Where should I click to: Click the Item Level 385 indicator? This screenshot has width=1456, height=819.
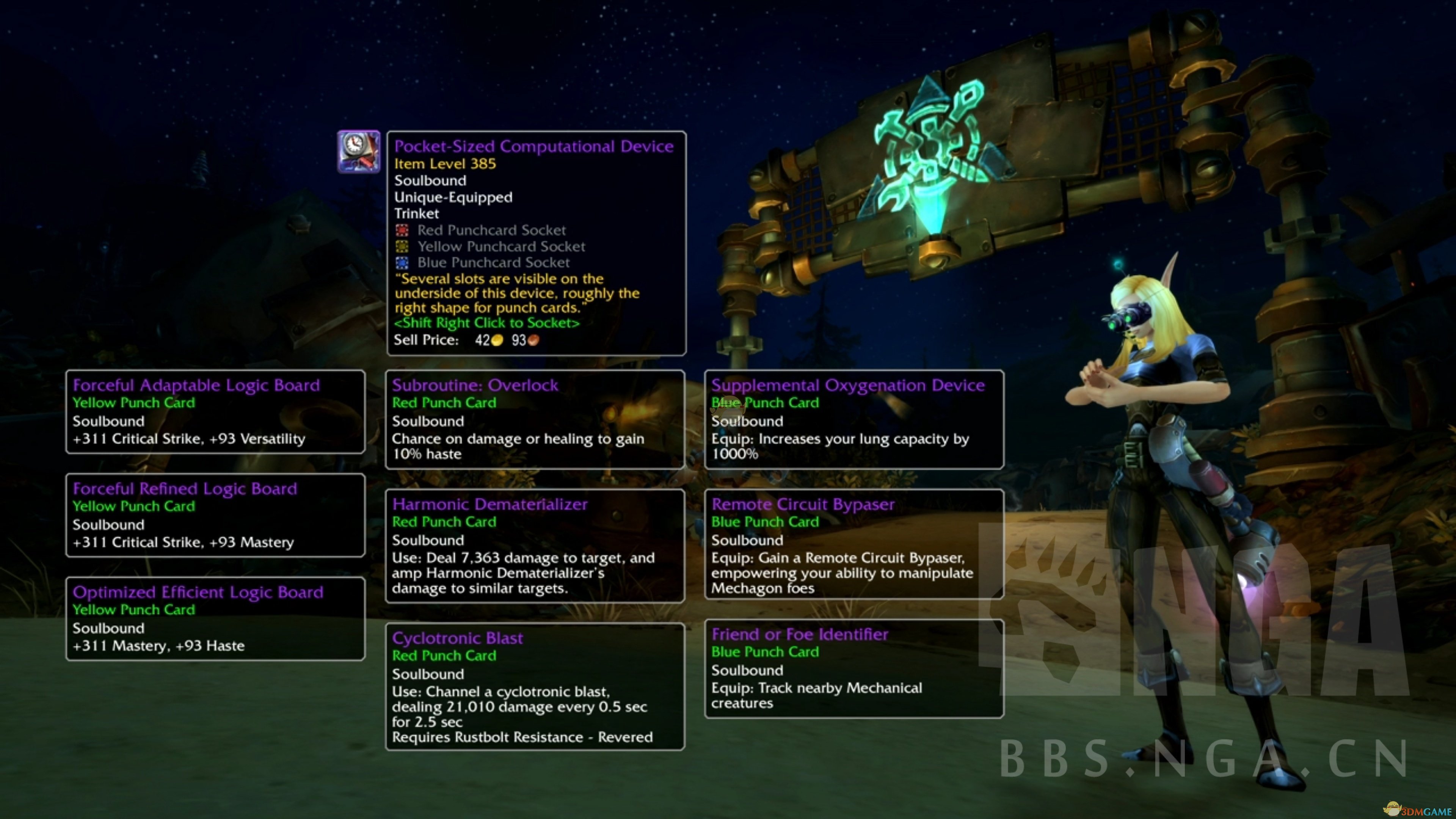point(445,164)
